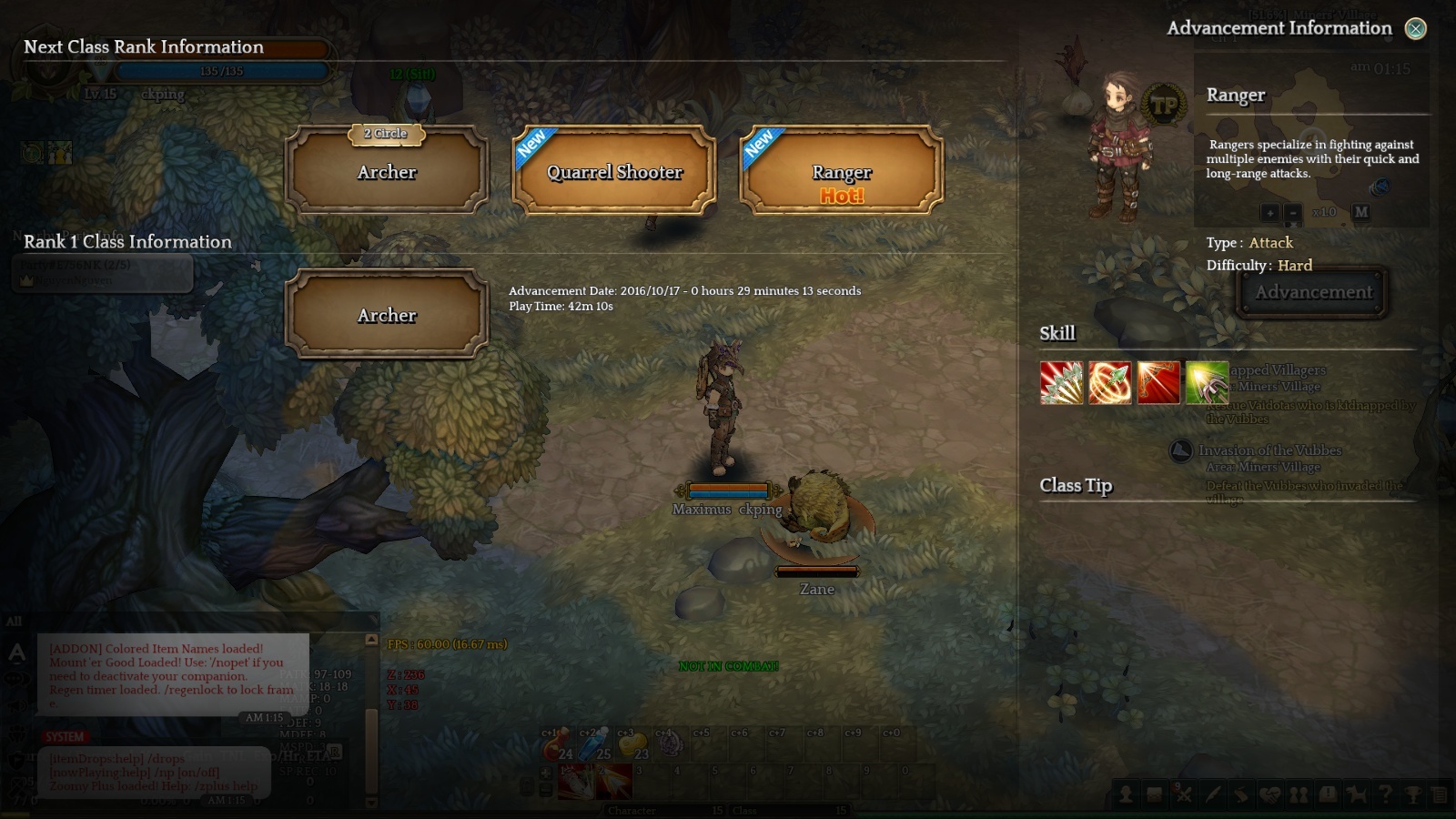Select the red potion hotbar slot
1456x819 pixels.
coord(556,745)
